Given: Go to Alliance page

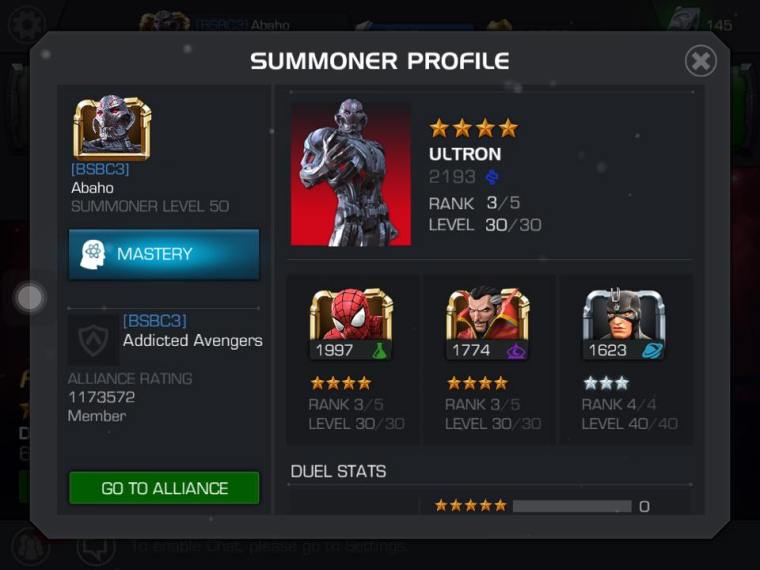Looking at the screenshot, I should point(164,488).
